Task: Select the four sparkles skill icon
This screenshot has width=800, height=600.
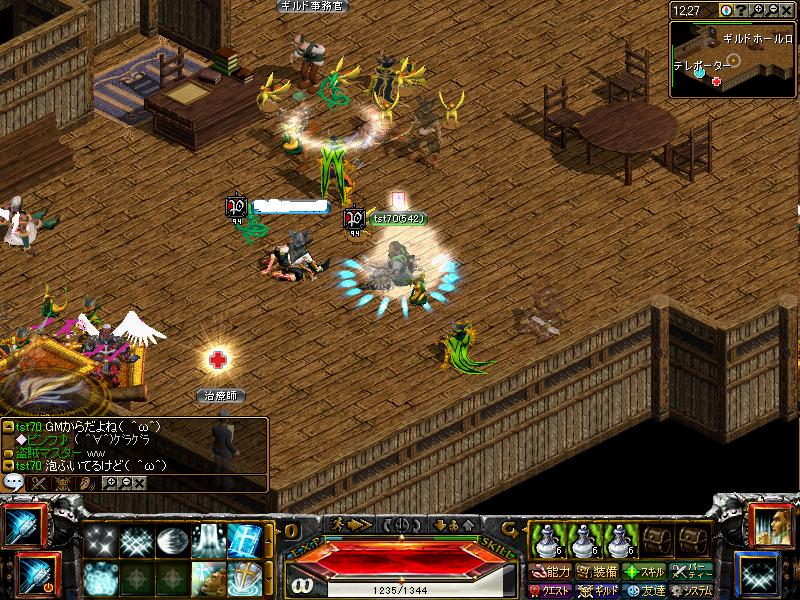Action: click(99, 542)
